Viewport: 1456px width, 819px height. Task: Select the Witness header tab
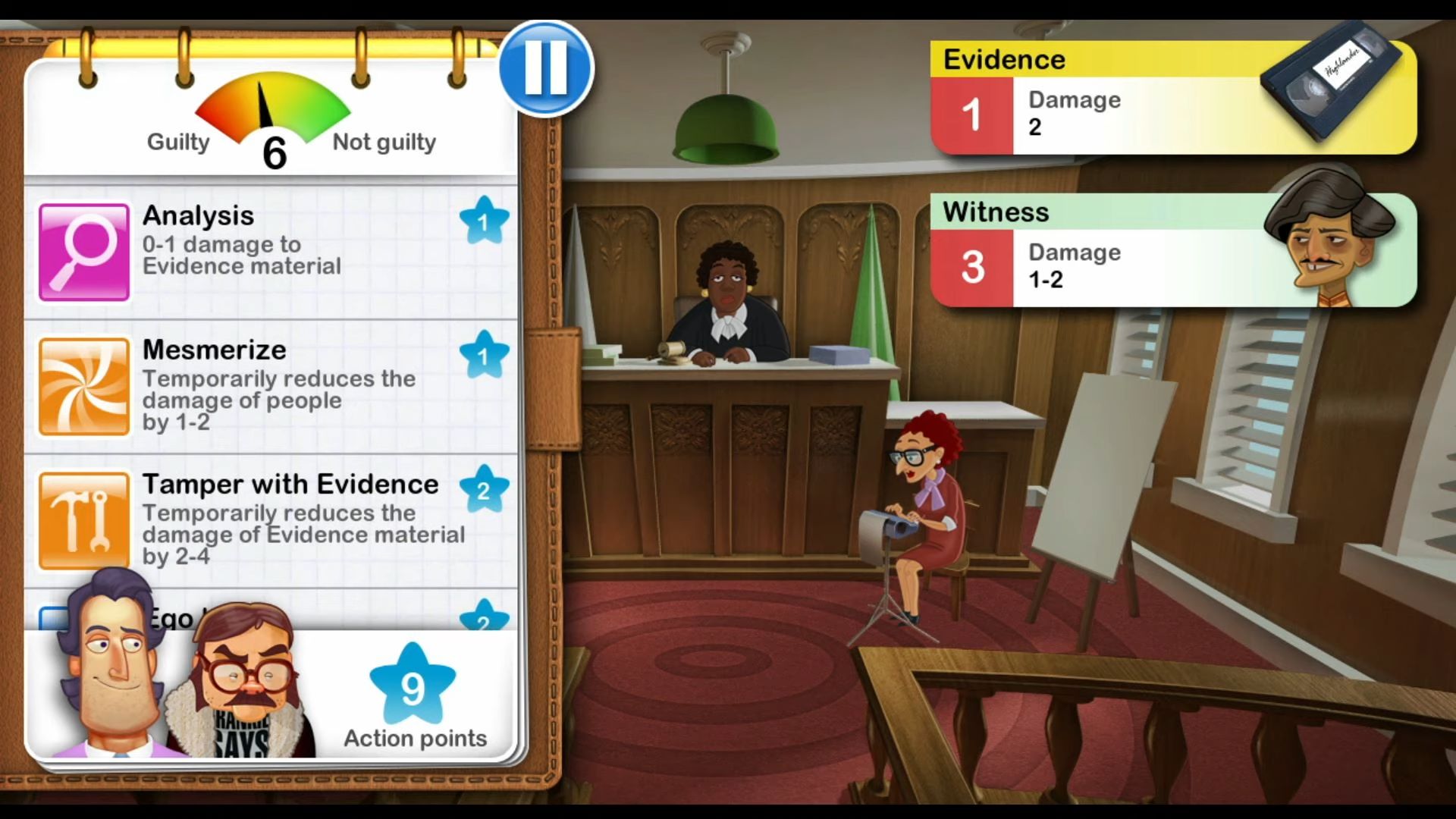point(996,212)
